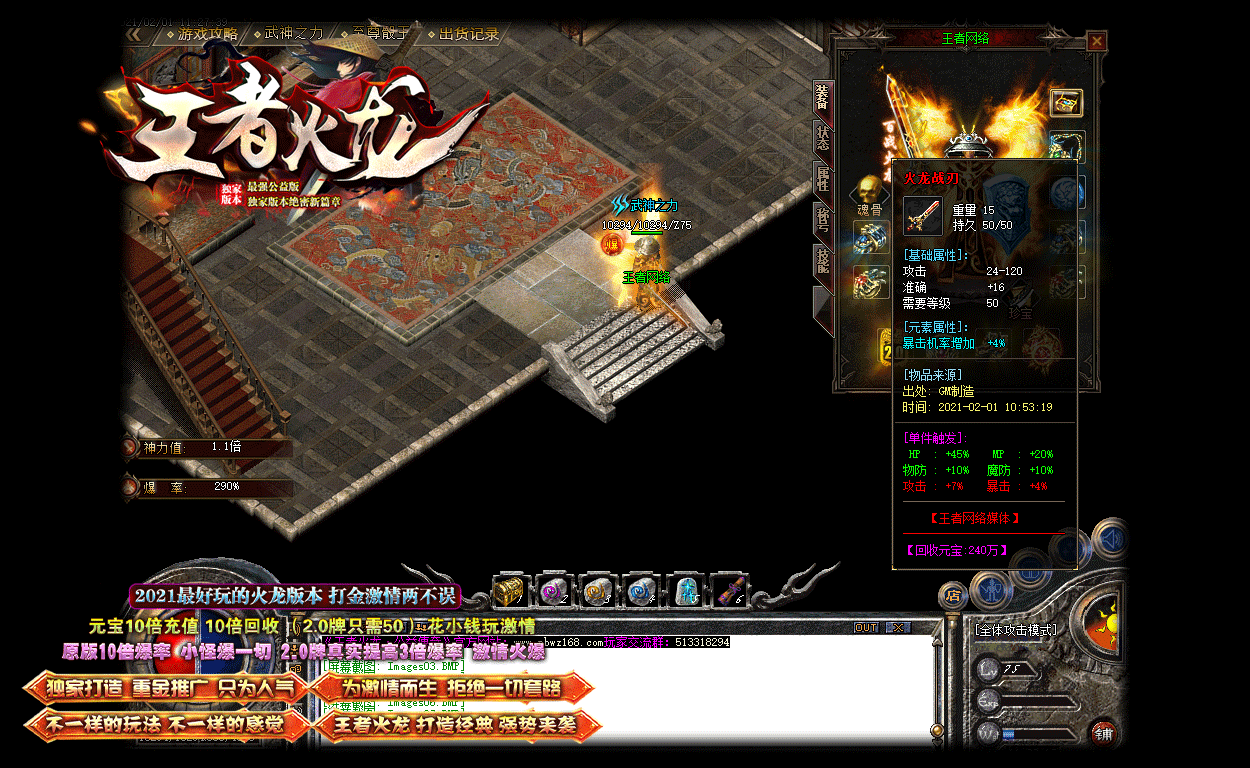This screenshot has height=768, width=1250.
Task: Open the 武神之力 menu entry
Action: [294, 34]
